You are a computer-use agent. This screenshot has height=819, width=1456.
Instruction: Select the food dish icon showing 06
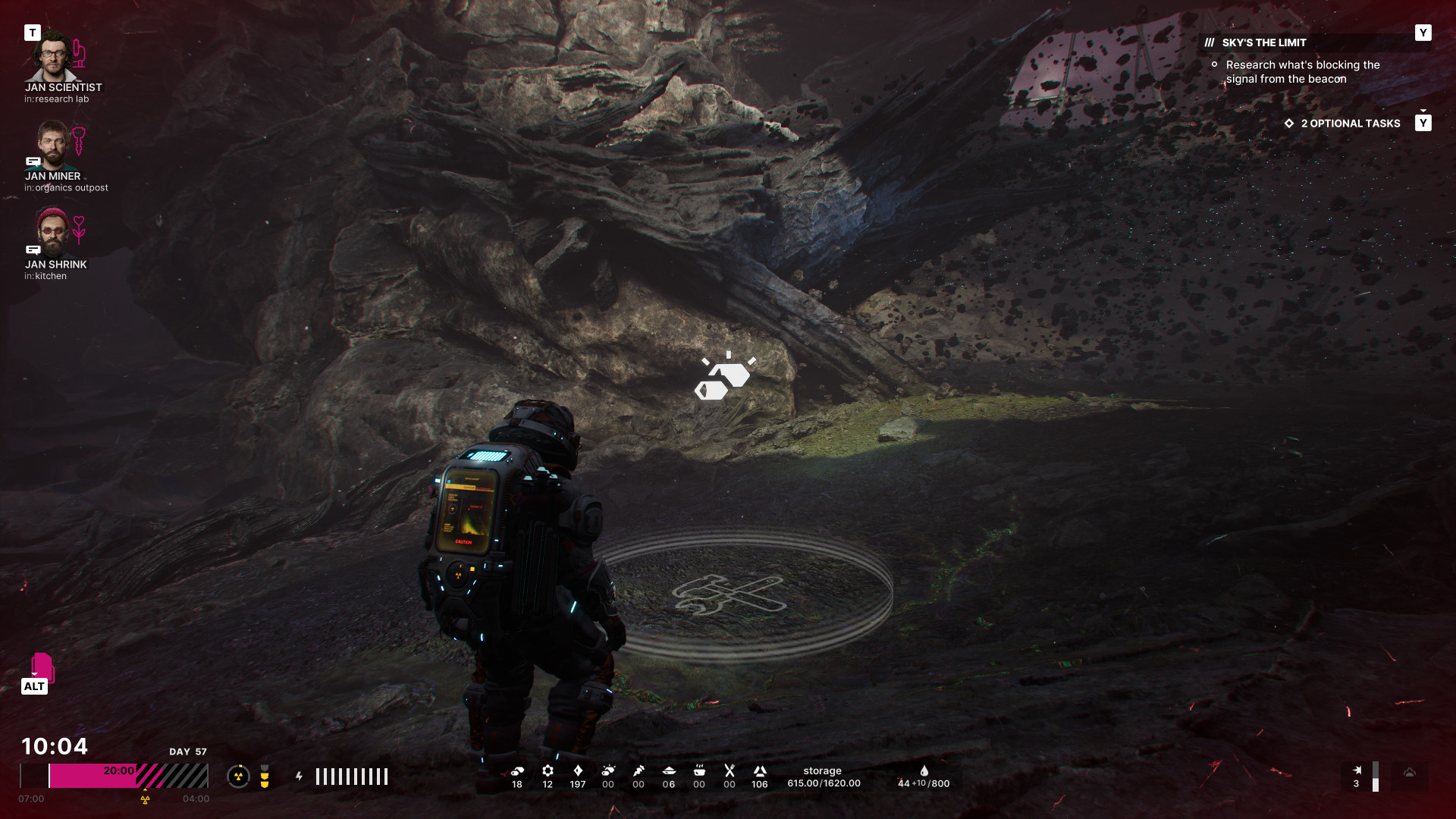pyautogui.click(x=669, y=770)
